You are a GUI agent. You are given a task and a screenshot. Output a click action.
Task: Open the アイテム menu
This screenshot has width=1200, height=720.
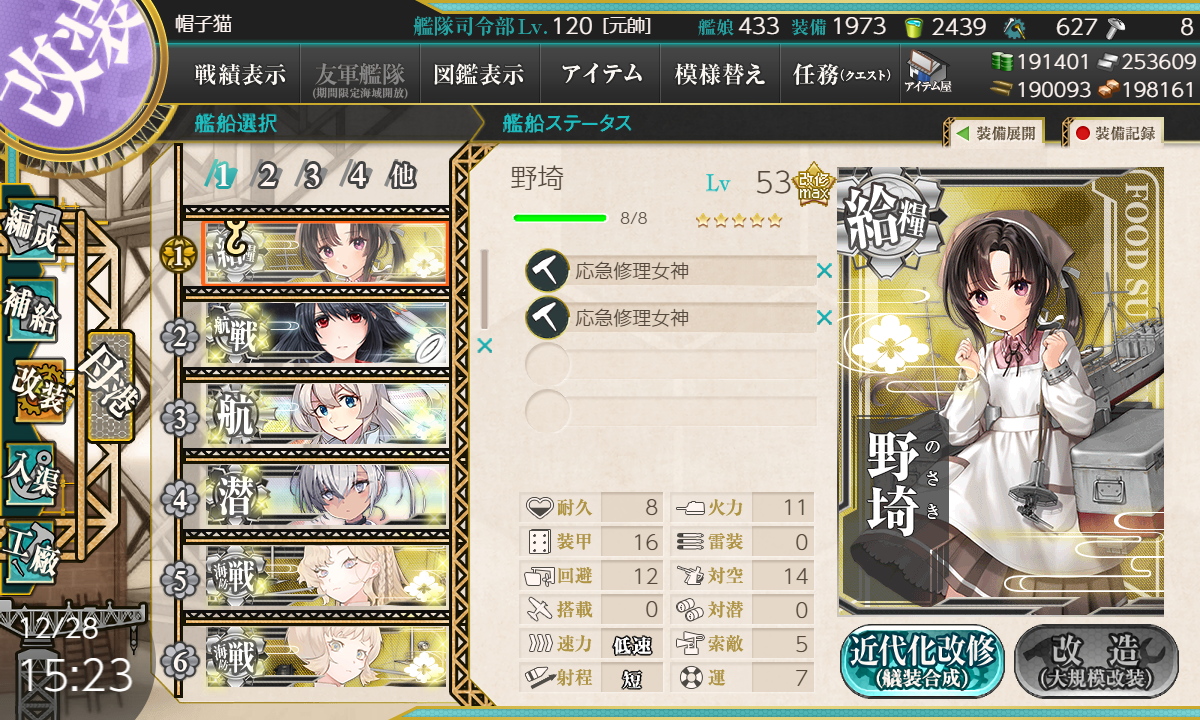[601, 74]
